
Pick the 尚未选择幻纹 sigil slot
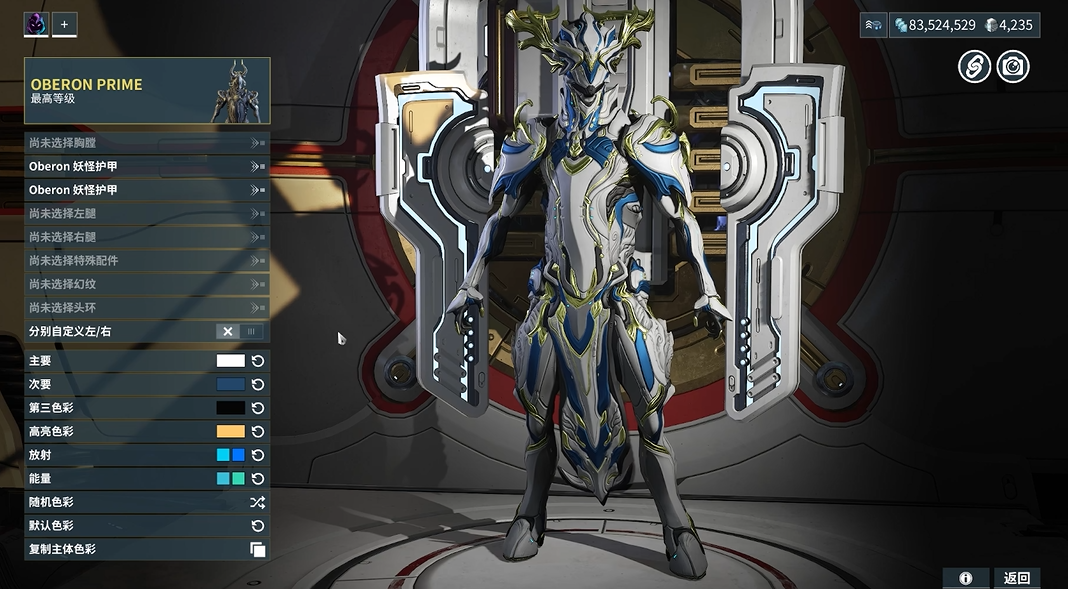pyautogui.click(x=146, y=284)
